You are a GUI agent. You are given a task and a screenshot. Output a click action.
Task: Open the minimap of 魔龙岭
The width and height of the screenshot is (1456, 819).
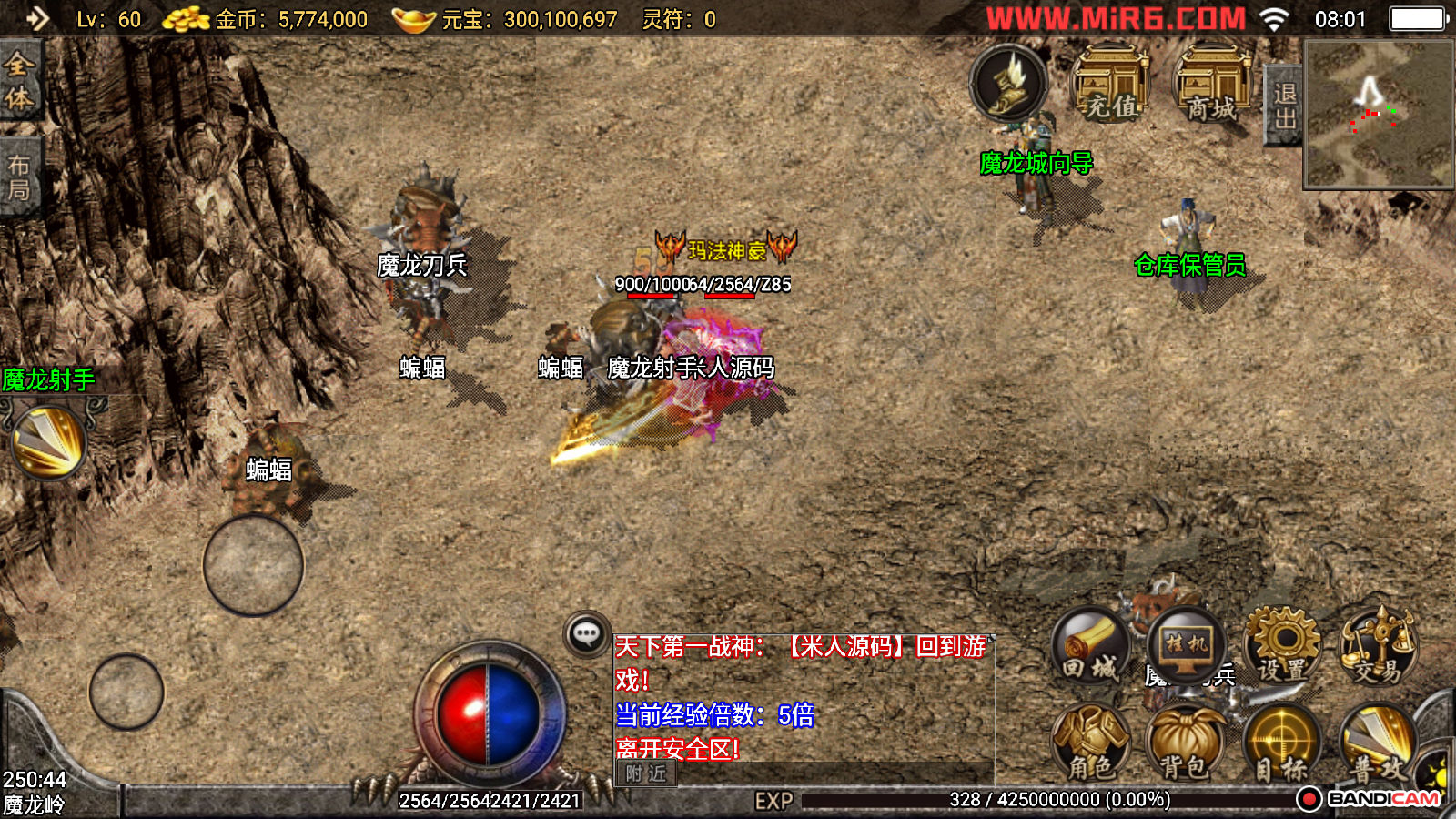pyautogui.click(x=1379, y=115)
